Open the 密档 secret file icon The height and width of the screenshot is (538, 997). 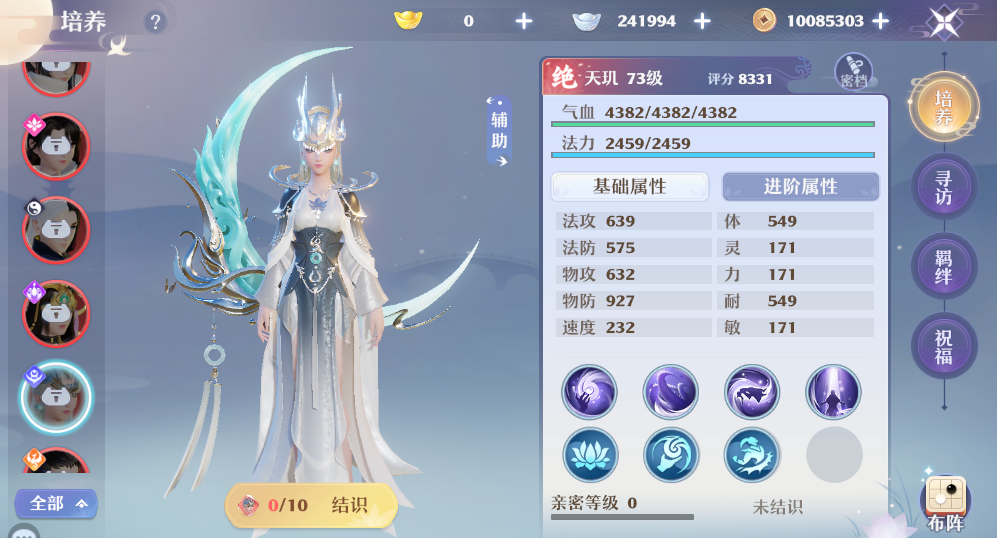[x=853, y=71]
